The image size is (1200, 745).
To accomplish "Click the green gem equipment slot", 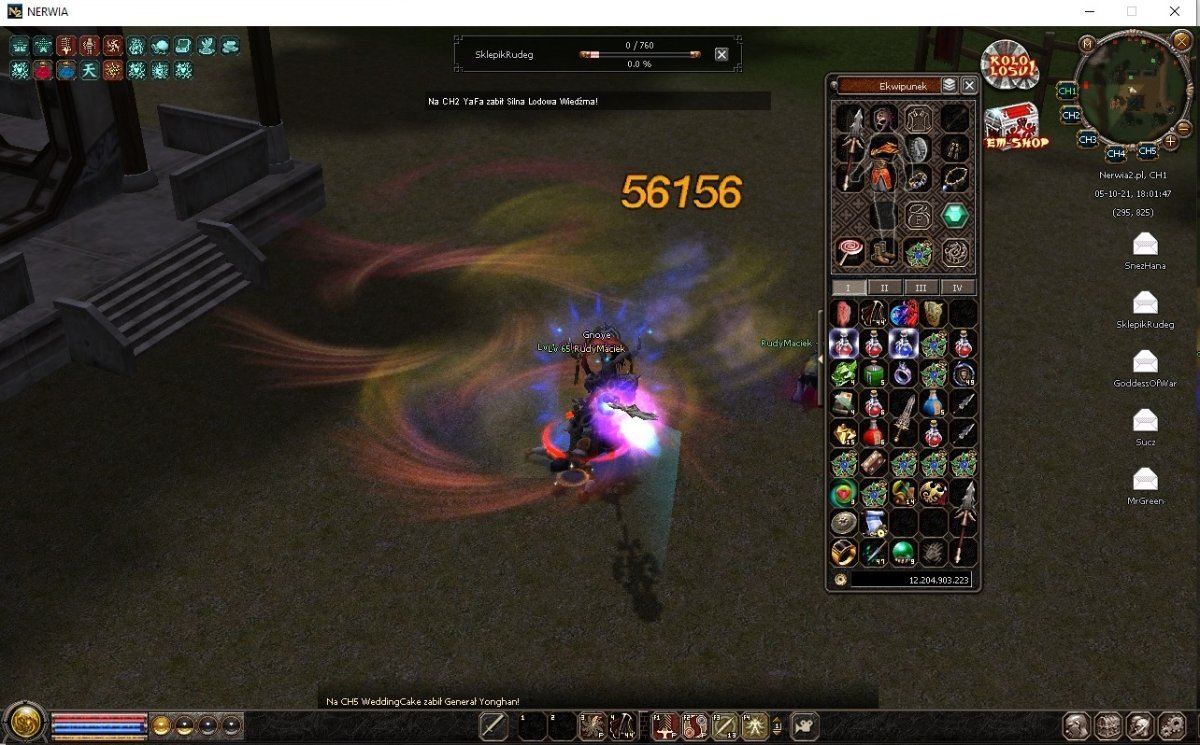I will coord(955,215).
